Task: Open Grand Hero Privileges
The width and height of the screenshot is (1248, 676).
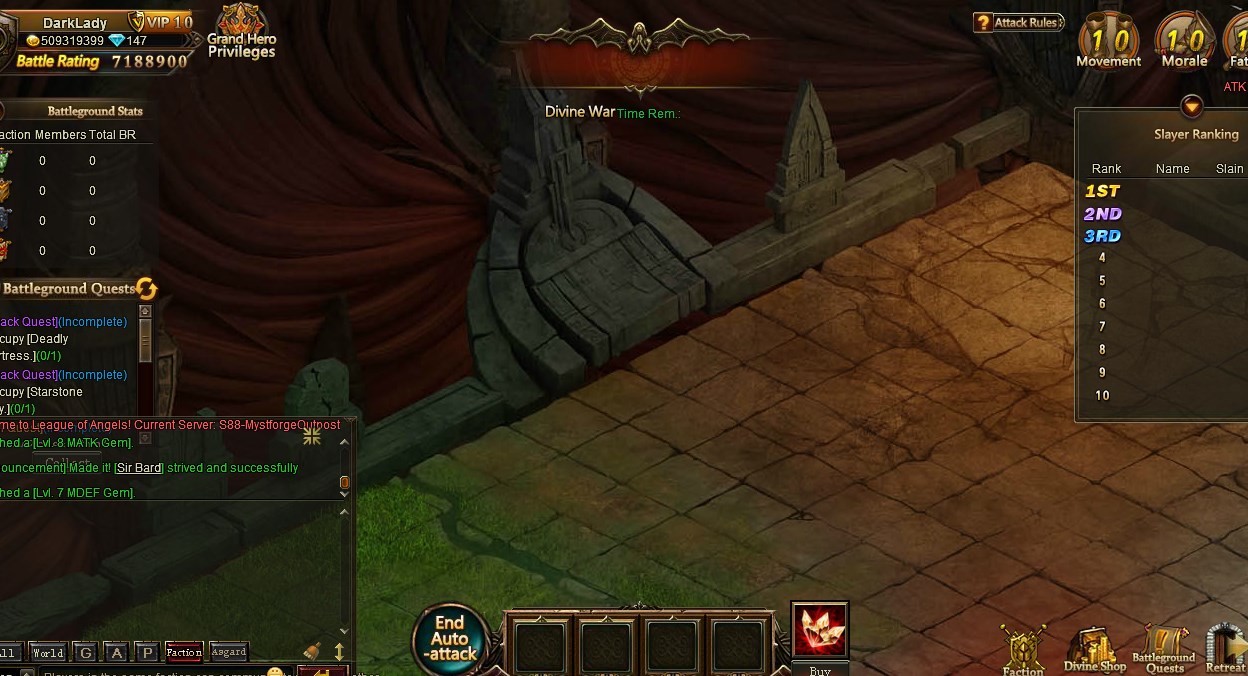Action: pyautogui.click(x=241, y=32)
